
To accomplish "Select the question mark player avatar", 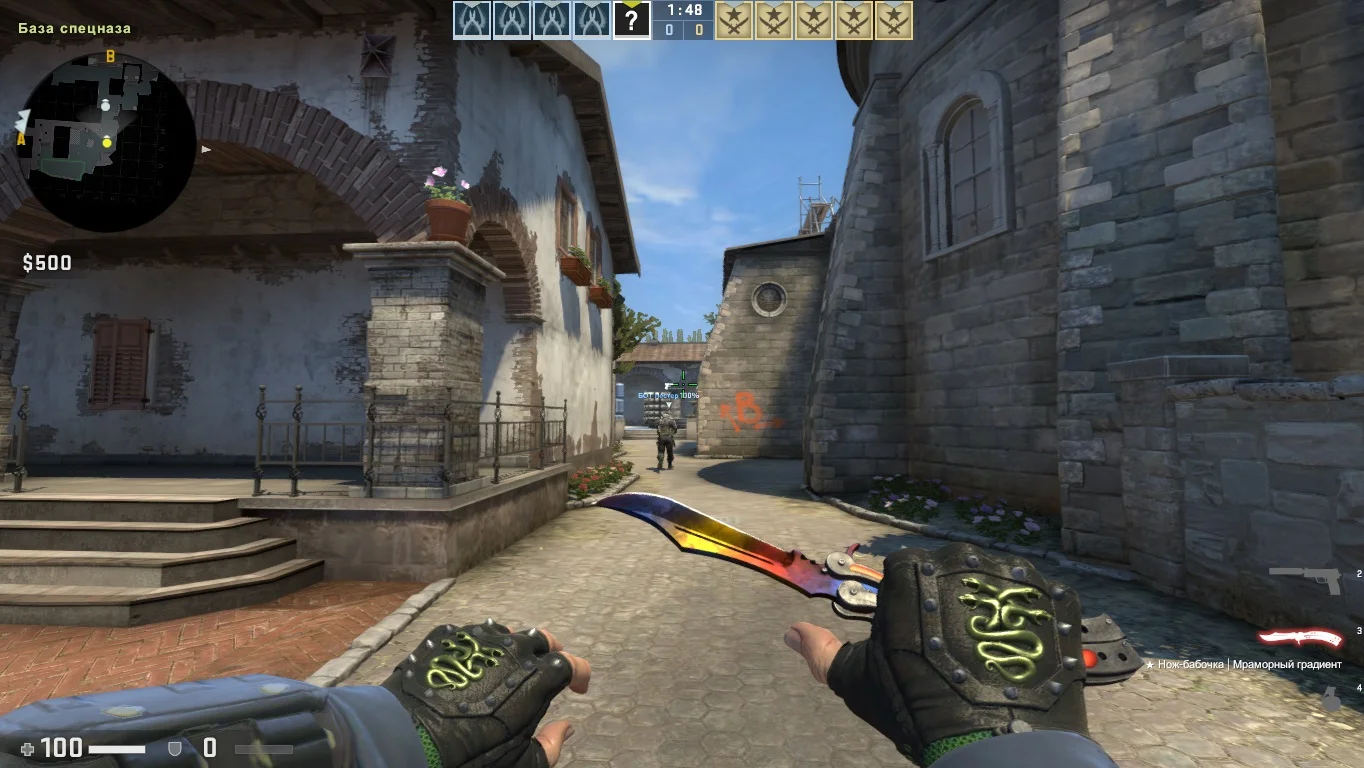I will 631,20.
